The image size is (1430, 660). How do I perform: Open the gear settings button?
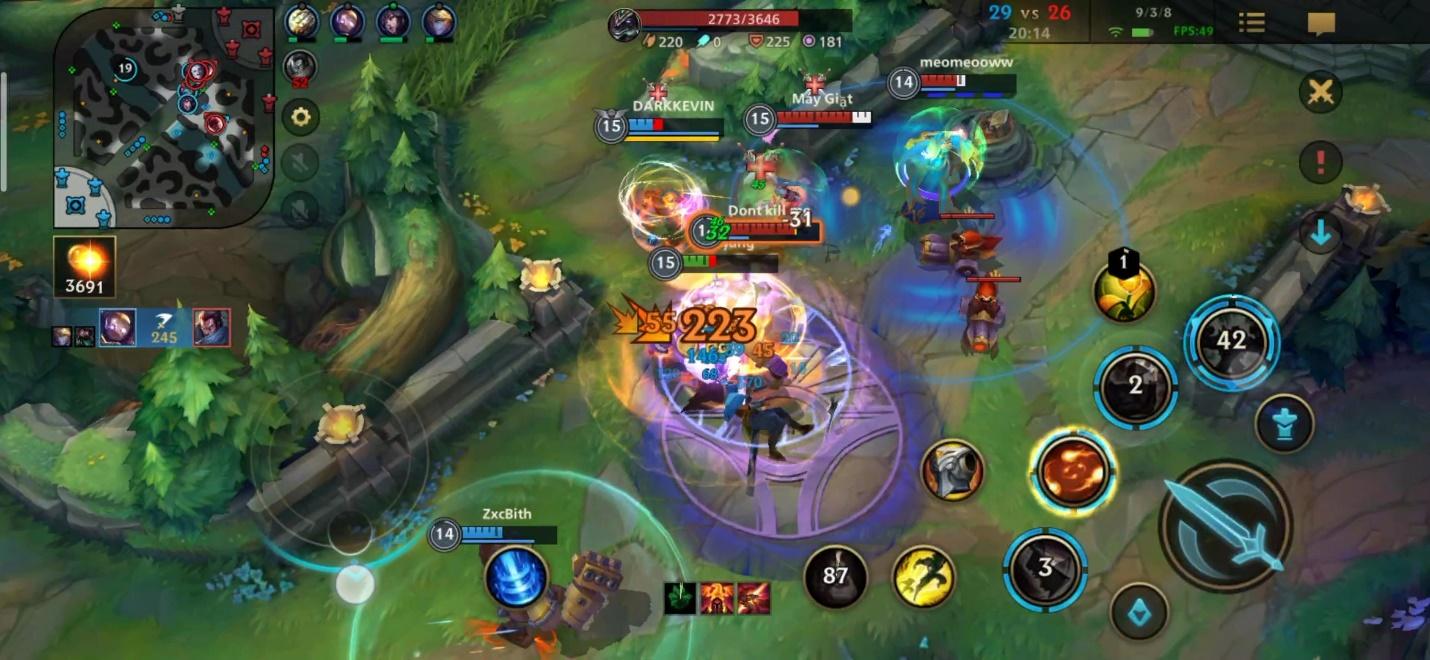click(300, 116)
